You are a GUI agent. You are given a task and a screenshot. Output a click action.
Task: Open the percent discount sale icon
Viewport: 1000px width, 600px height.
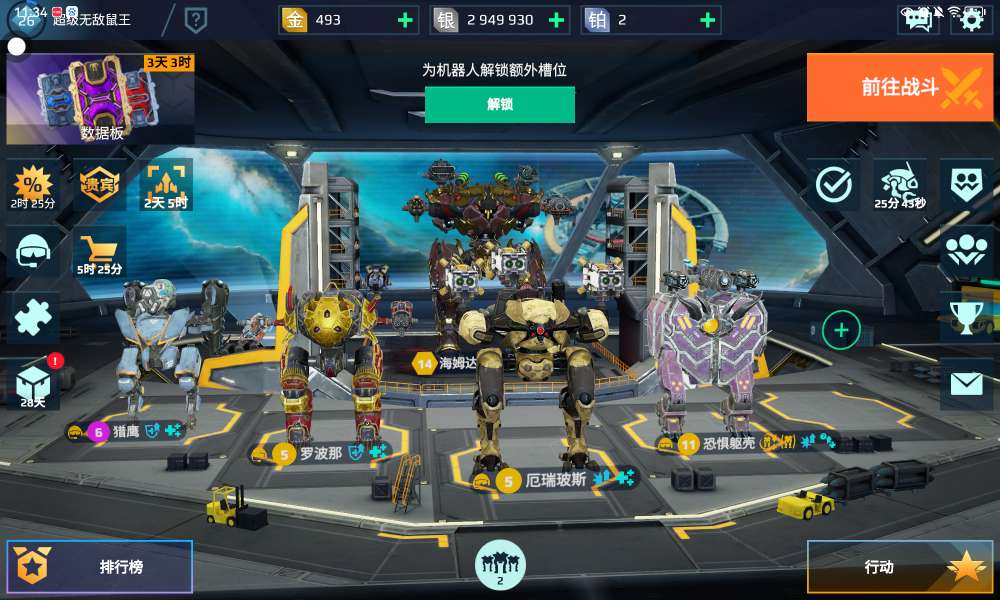(33, 184)
